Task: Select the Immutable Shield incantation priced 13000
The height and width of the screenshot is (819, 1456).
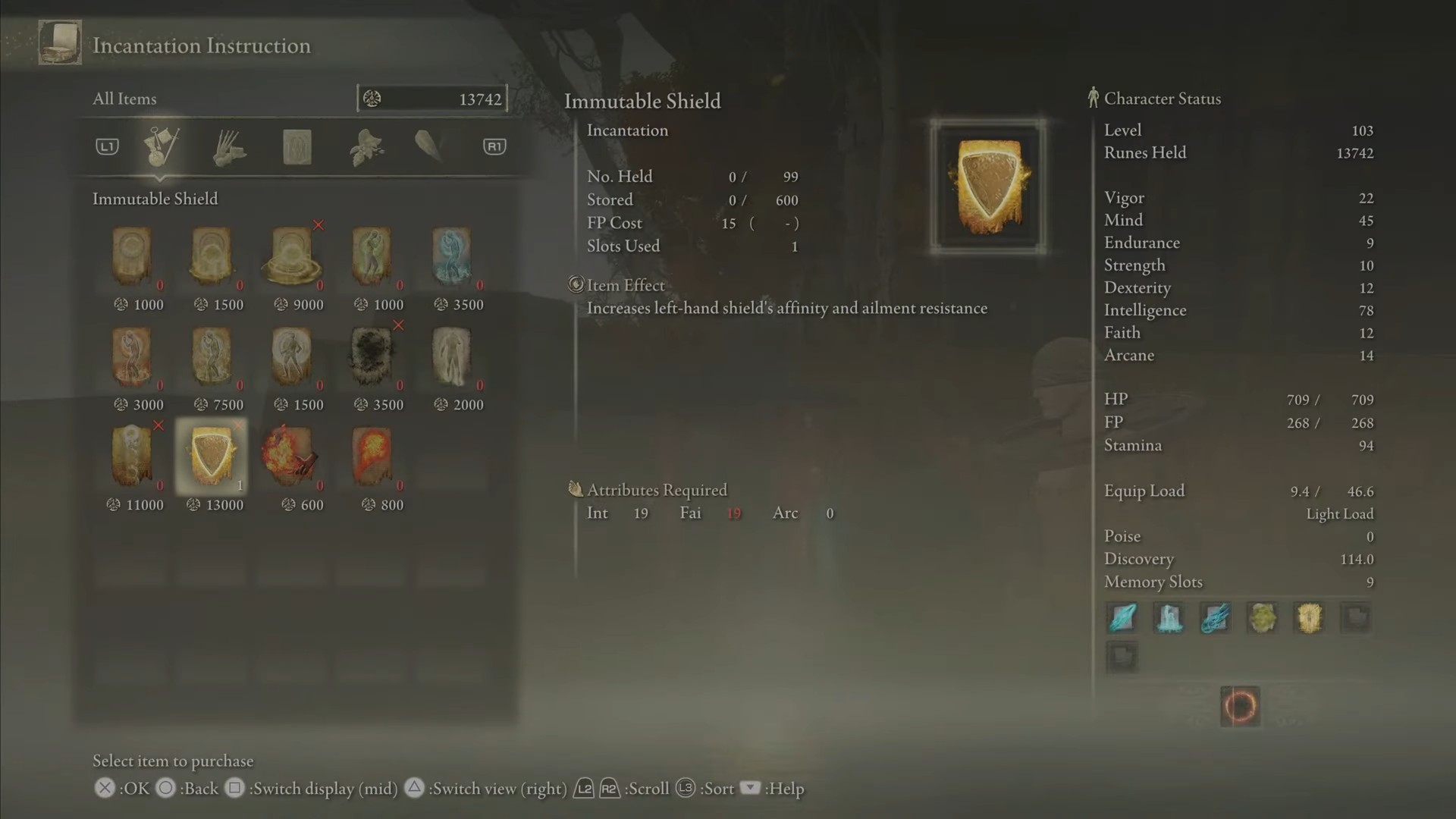Action: [x=212, y=457]
